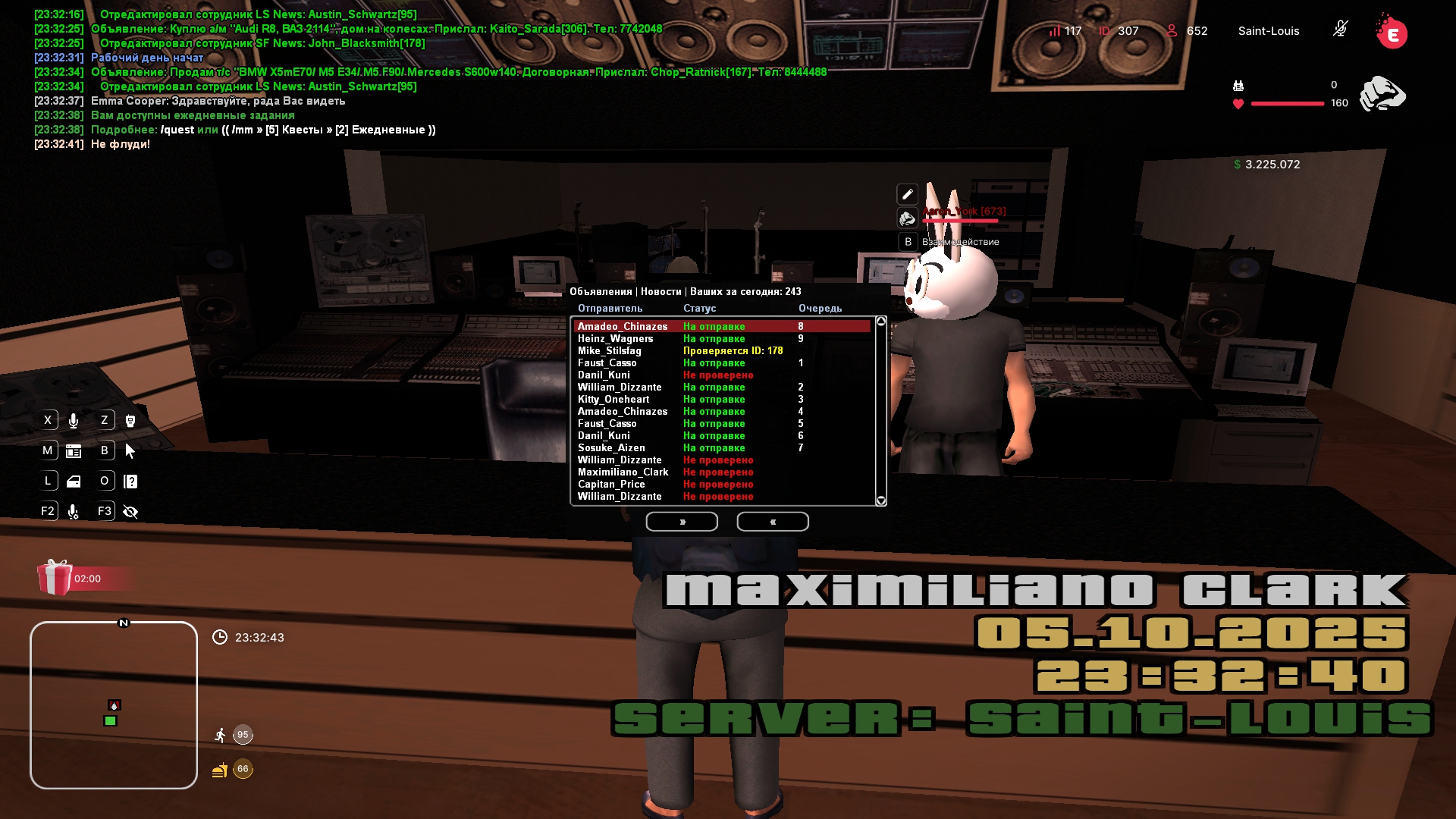Click the crossed-out eye HUD icon
This screenshot has height=819, width=1456.
[130, 512]
